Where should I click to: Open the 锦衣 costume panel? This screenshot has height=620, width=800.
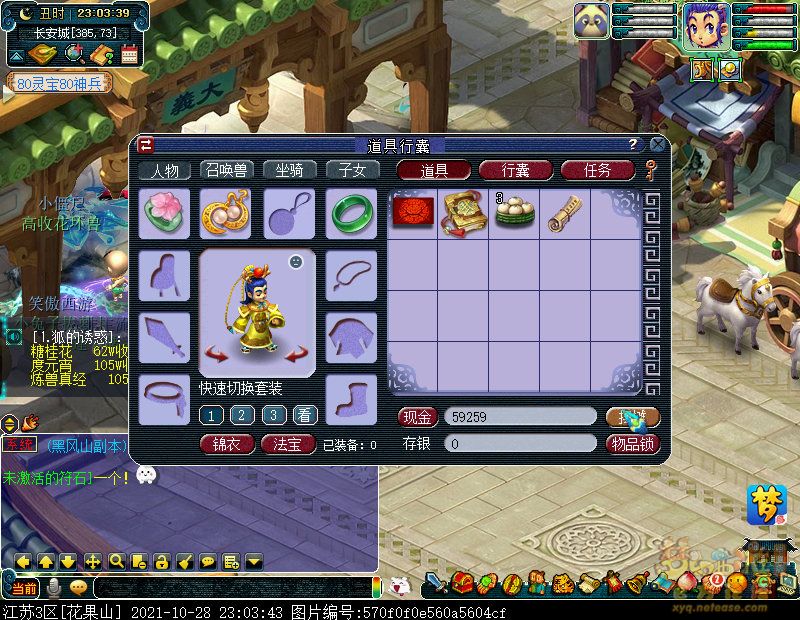coord(226,444)
